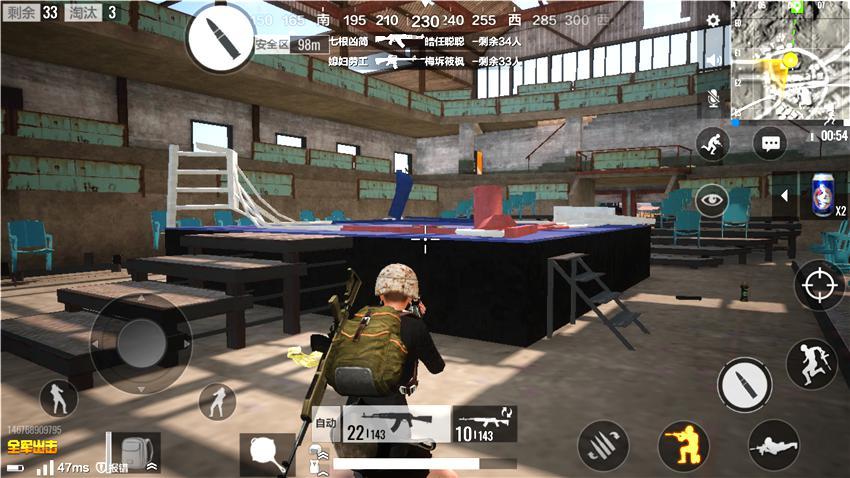
Task: Tap the running soldier auto-run icon
Action: (713, 143)
